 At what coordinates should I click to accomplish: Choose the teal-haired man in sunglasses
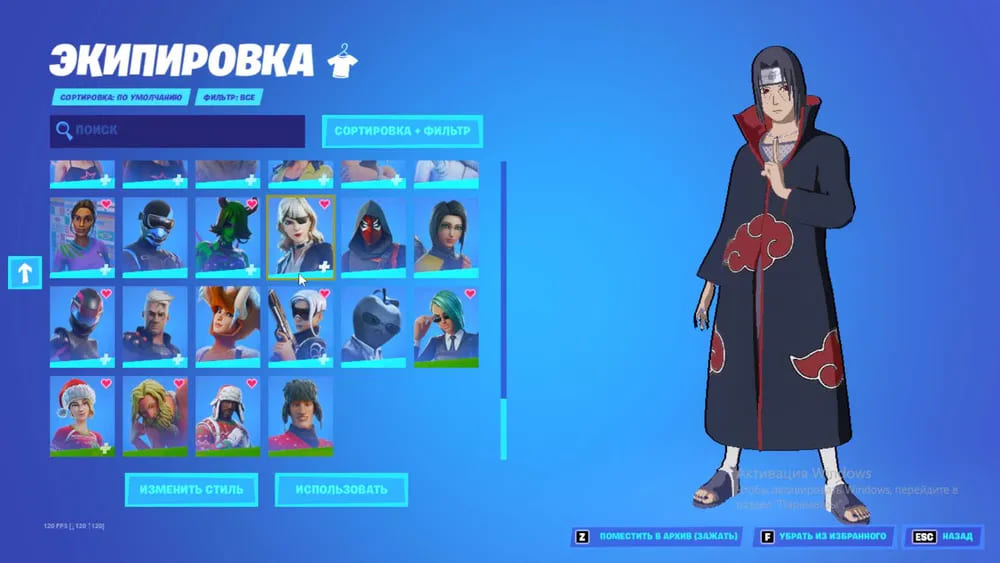point(446,325)
